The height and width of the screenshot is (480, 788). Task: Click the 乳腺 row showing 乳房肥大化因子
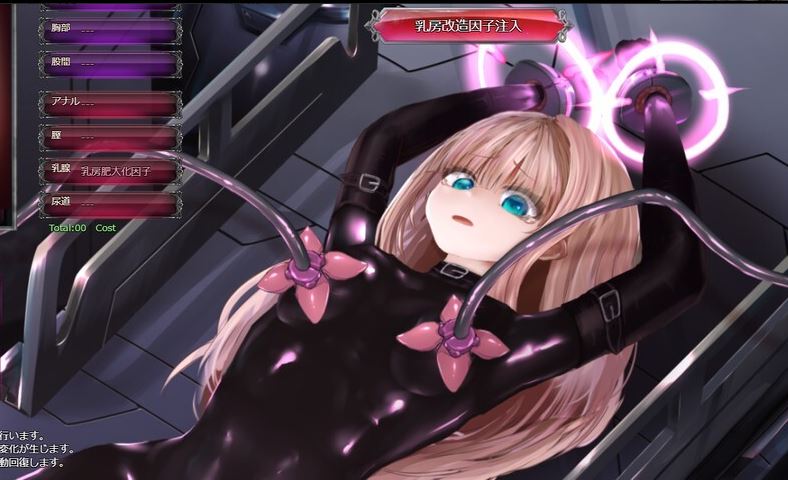point(110,171)
